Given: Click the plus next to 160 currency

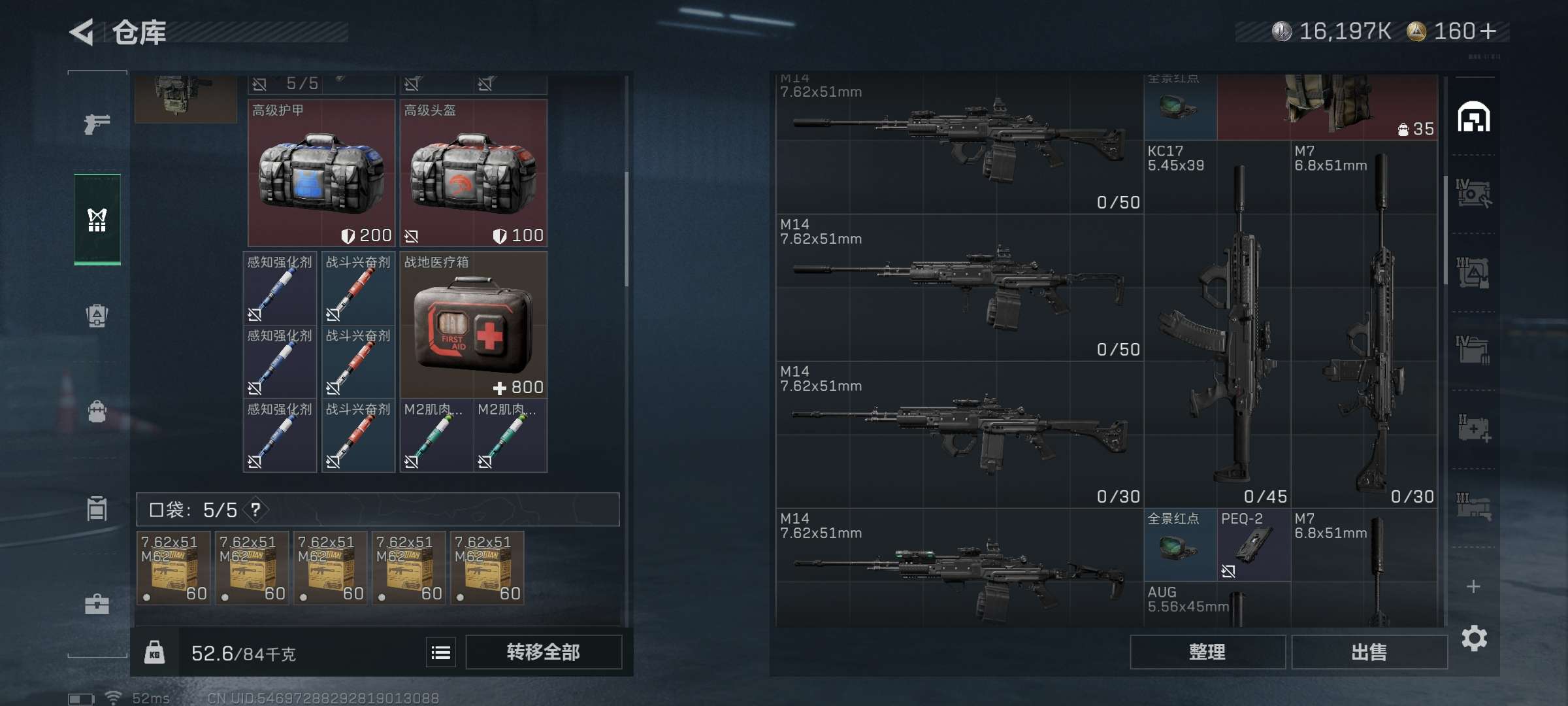Looking at the screenshot, I should 1488,31.
